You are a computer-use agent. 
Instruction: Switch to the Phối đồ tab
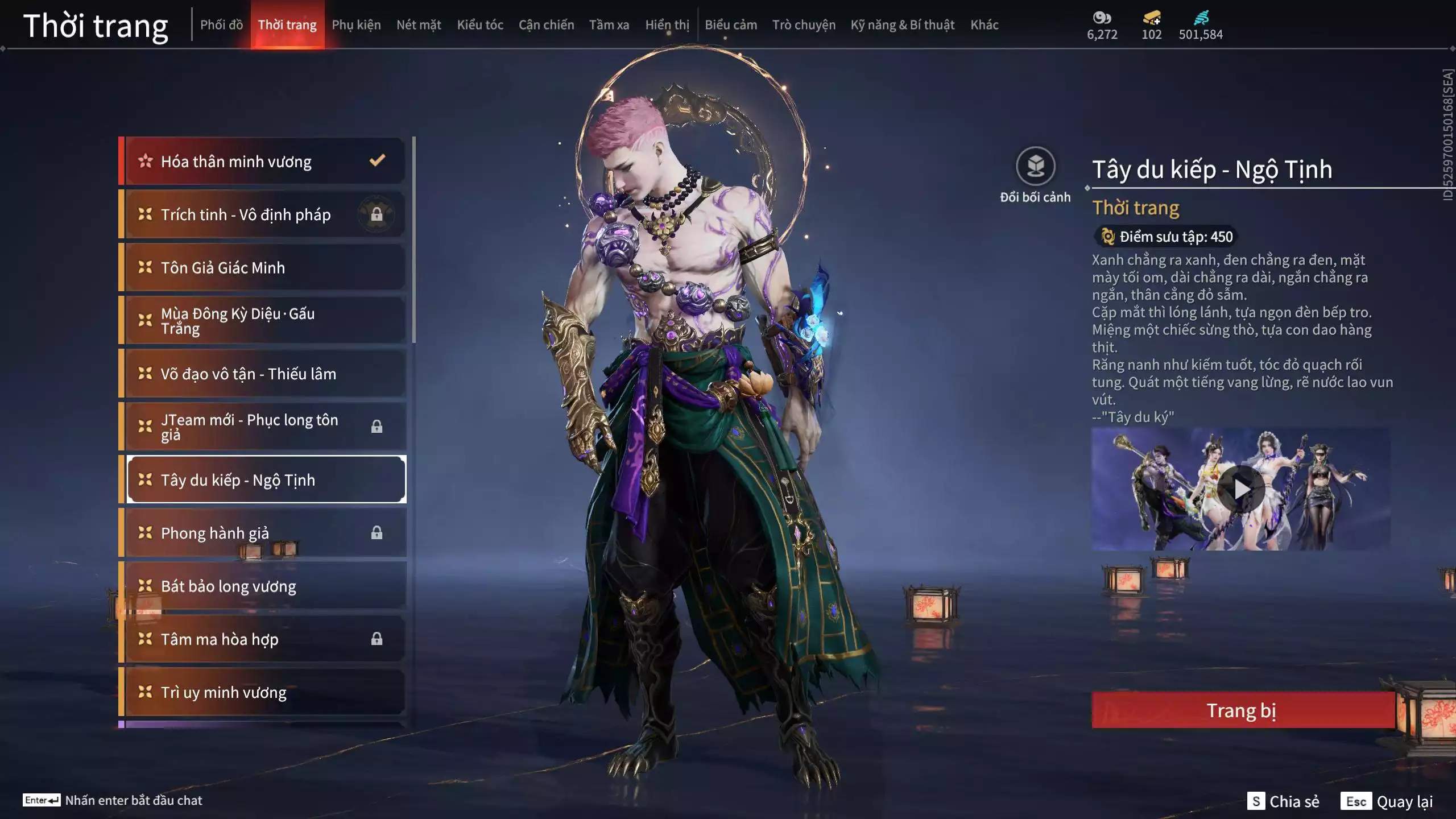tap(221, 25)
